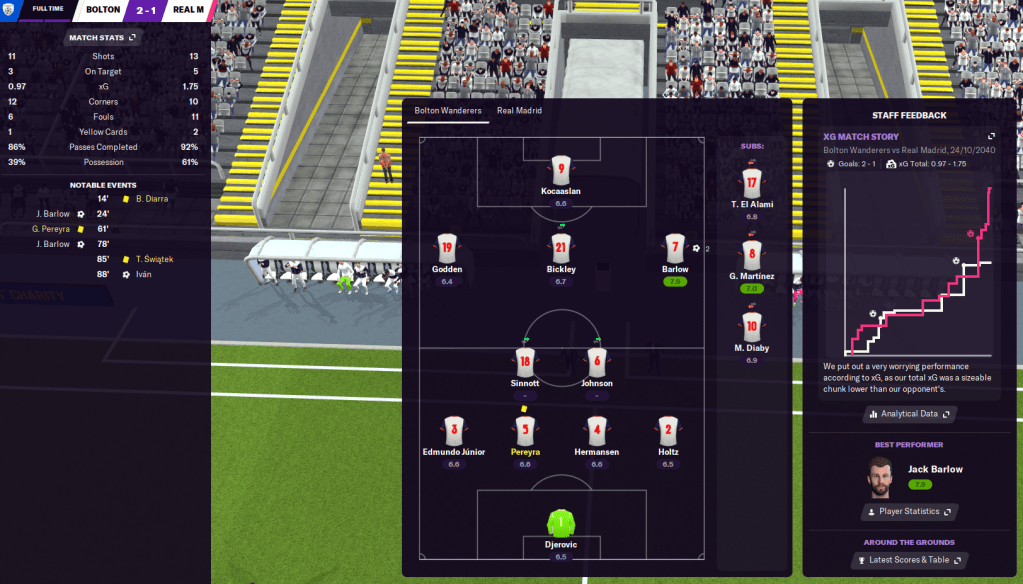Select the Bolton Wanderers lineup tab
This screenshot has height=584, width=1023.
pos(448,111)
